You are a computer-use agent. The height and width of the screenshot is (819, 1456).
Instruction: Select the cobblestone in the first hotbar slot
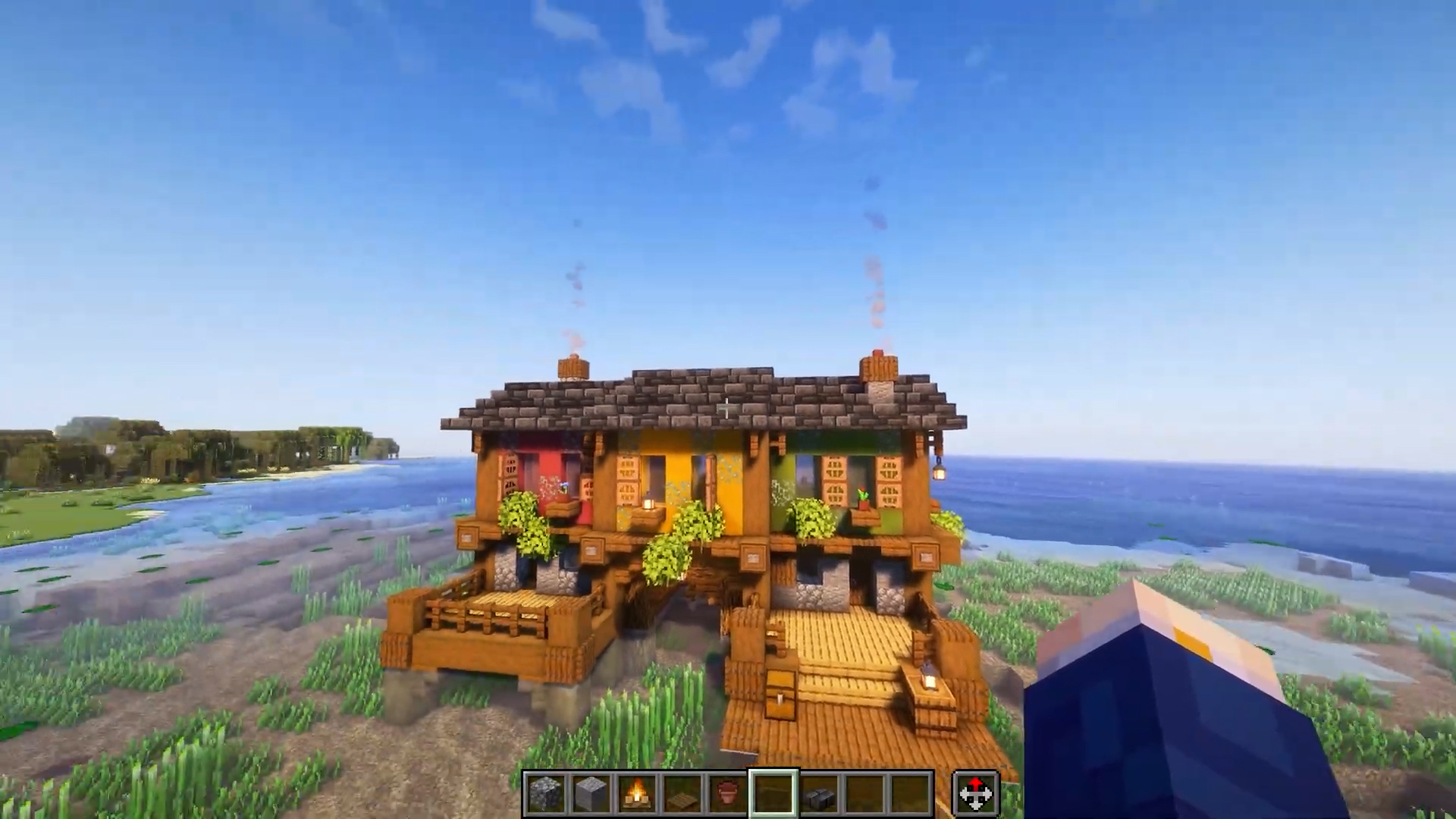click(x=546, y=792)
